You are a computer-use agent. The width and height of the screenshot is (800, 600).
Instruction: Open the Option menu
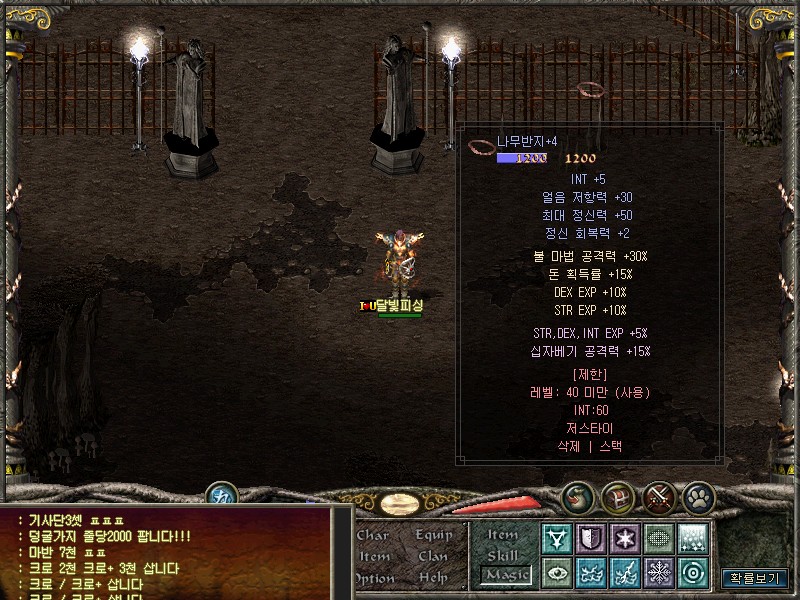pos(373,577)
